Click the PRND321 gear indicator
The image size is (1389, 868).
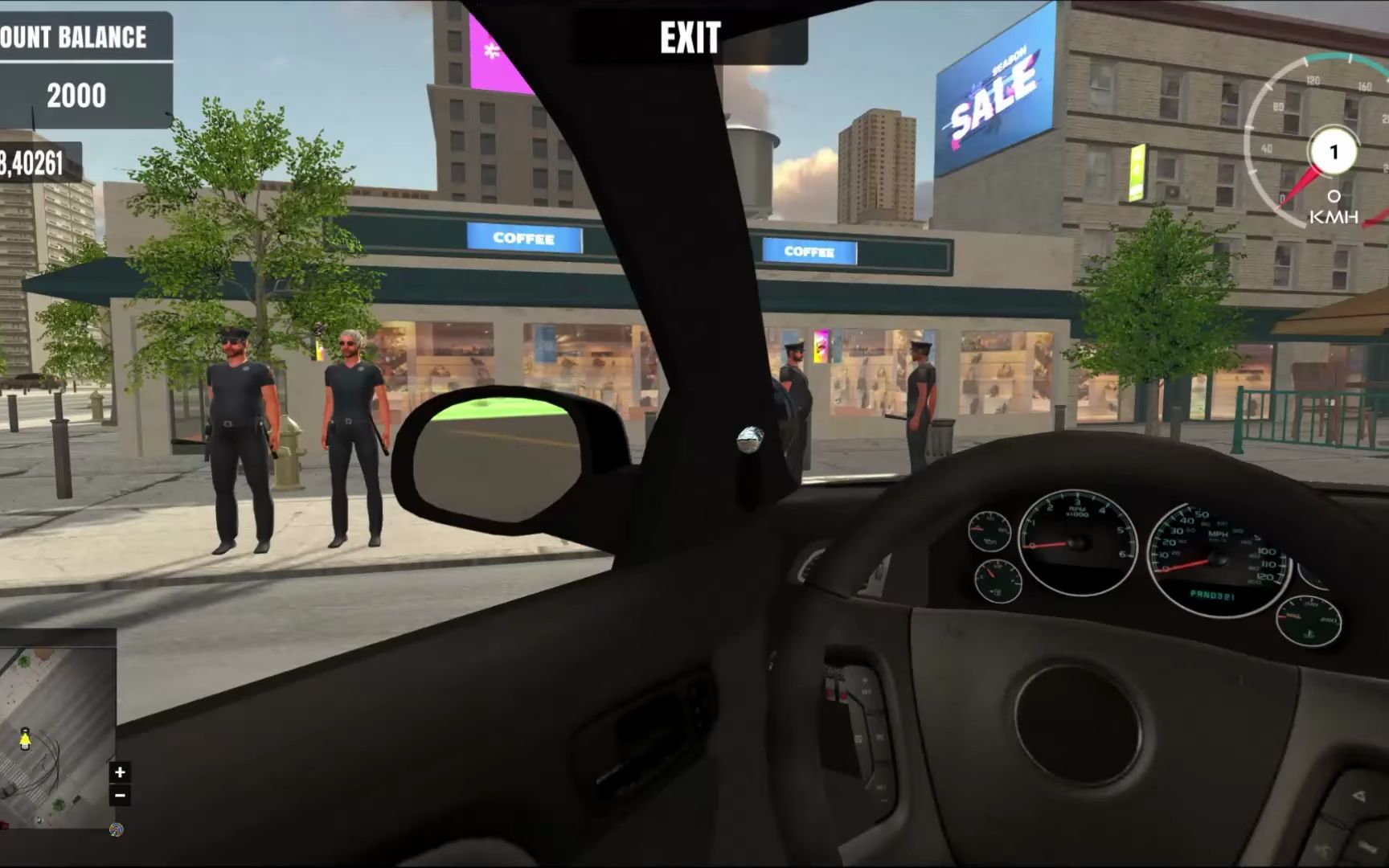tap(1212, 595)
